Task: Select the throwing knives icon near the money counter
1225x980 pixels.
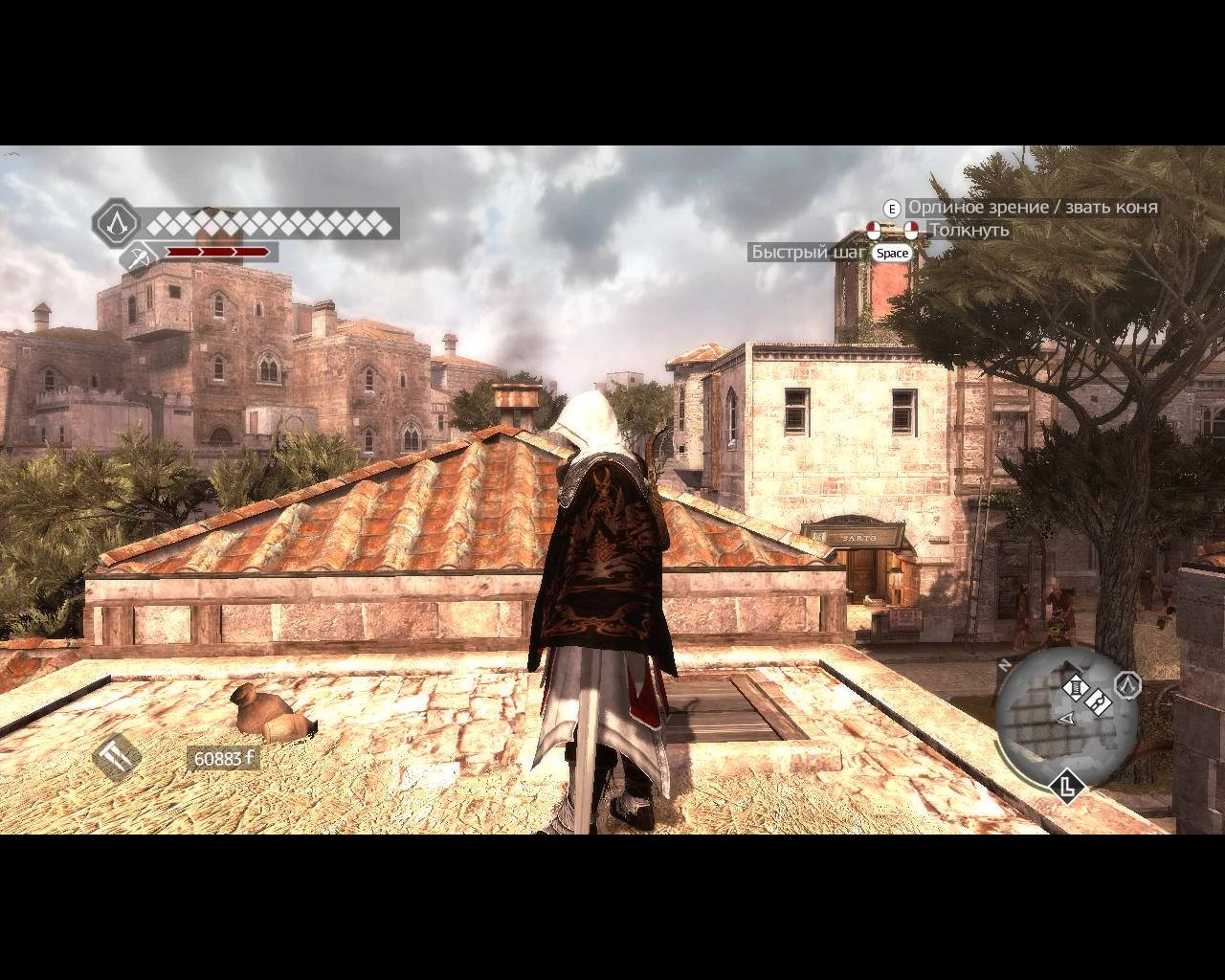Action: pos(115,756)
